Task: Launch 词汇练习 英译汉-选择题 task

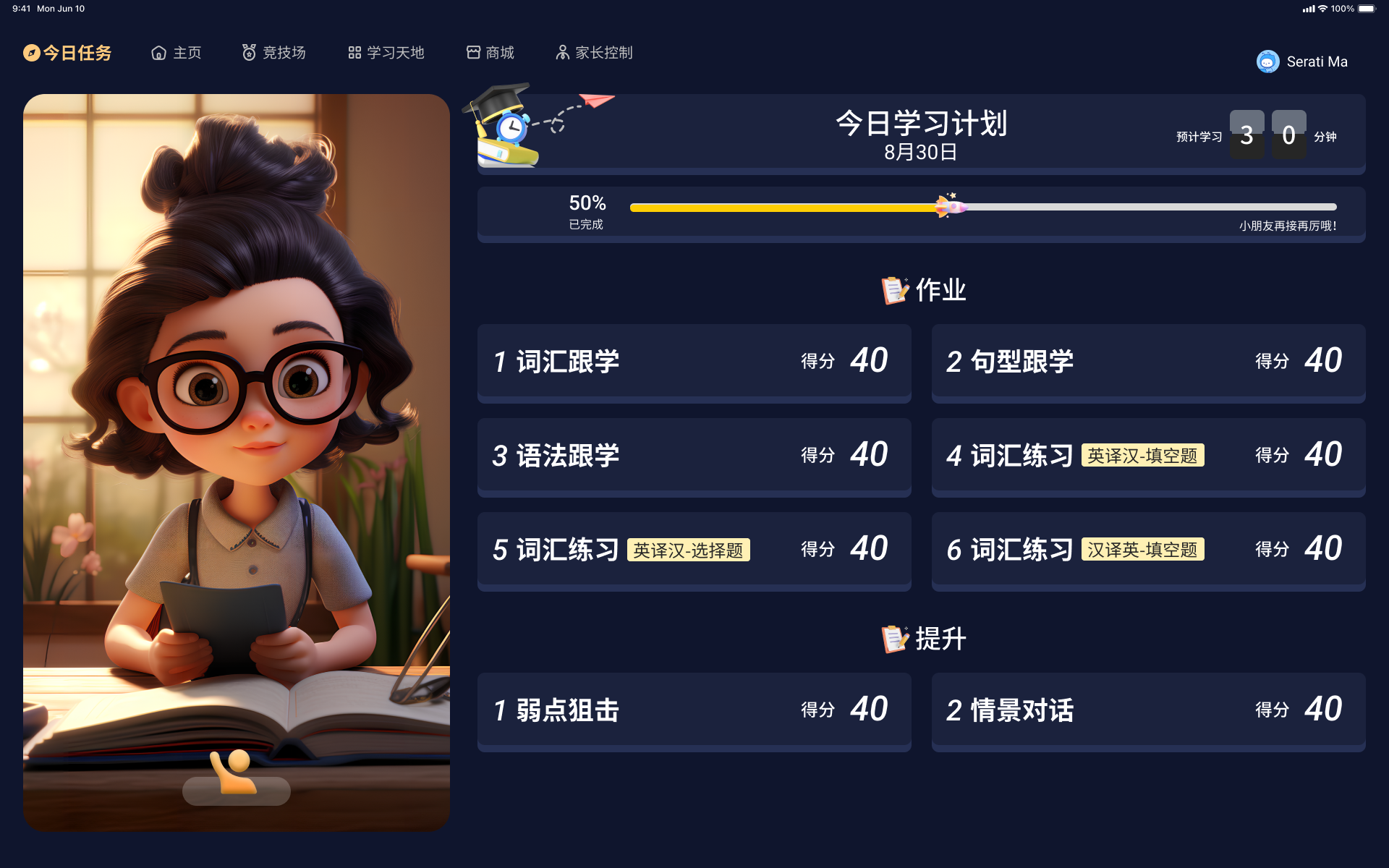Action: [694, 549]
